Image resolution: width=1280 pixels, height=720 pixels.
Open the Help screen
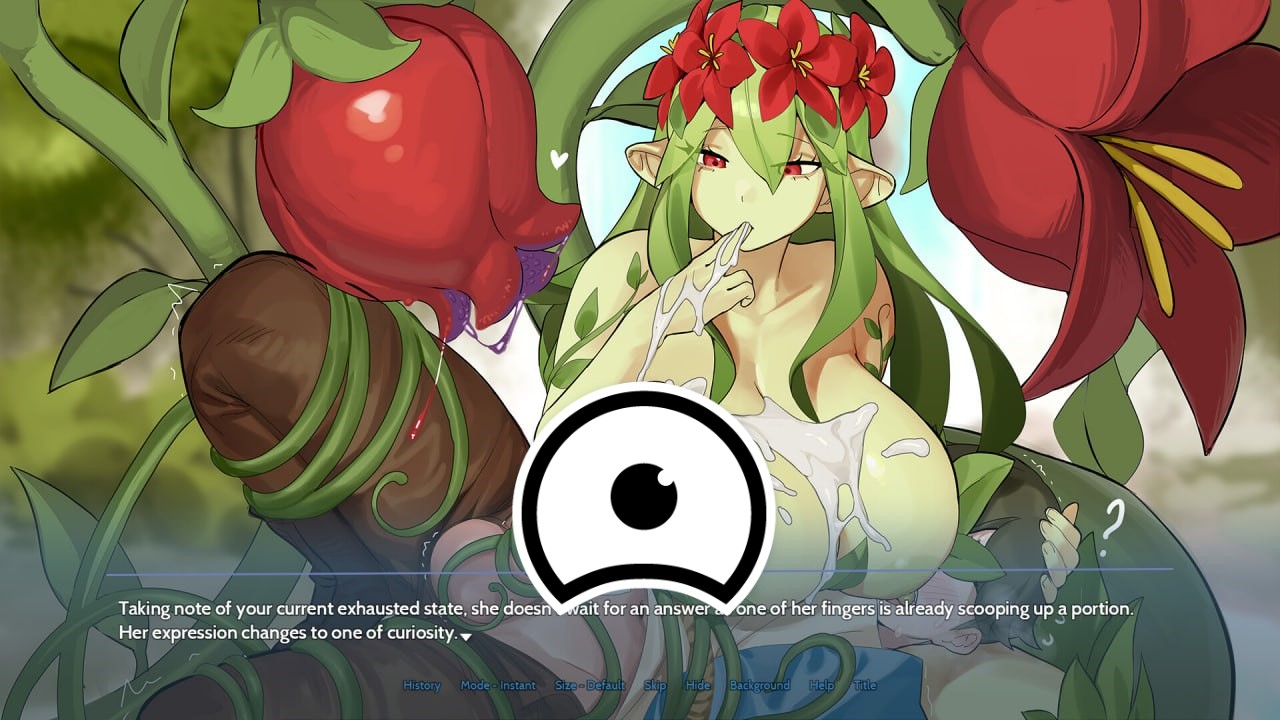point(821,686)
